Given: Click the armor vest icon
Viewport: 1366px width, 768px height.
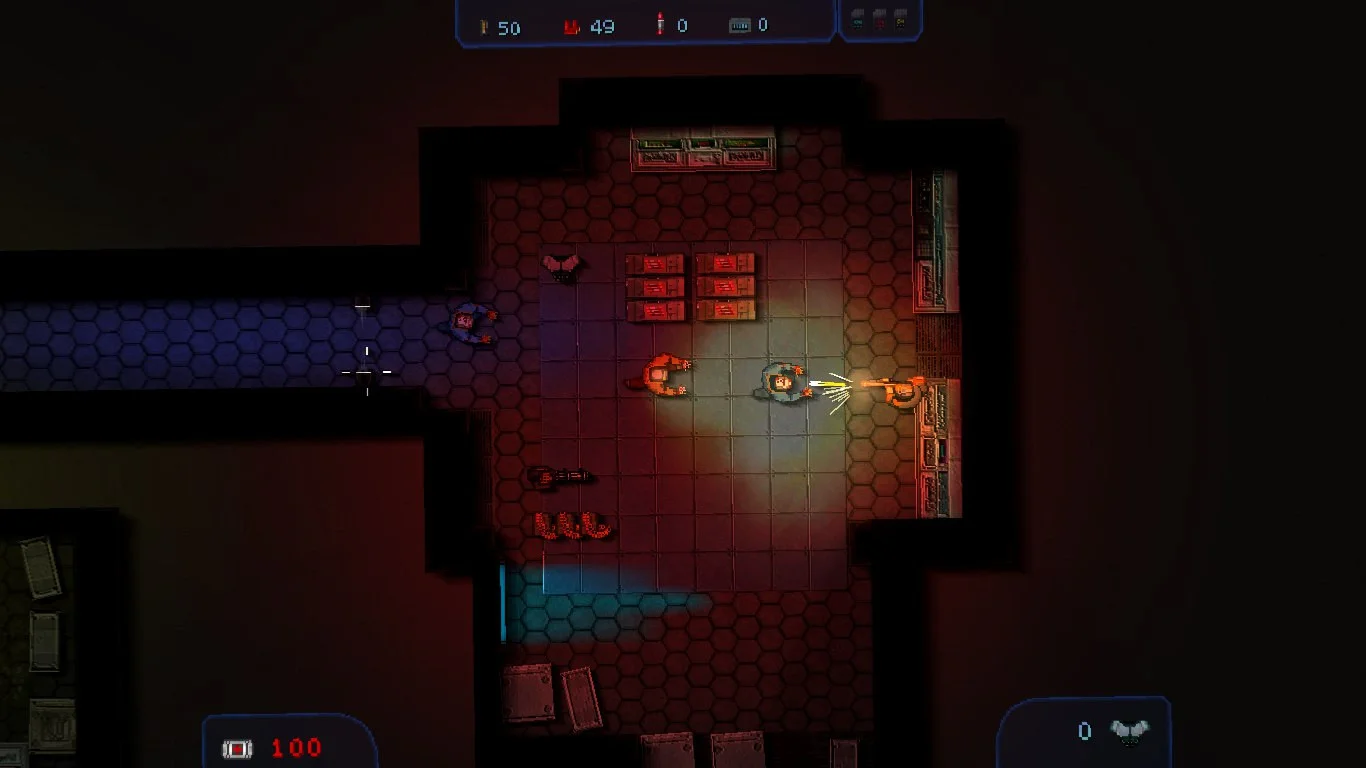Looking at the screenshot, I should click(1129, 733).
